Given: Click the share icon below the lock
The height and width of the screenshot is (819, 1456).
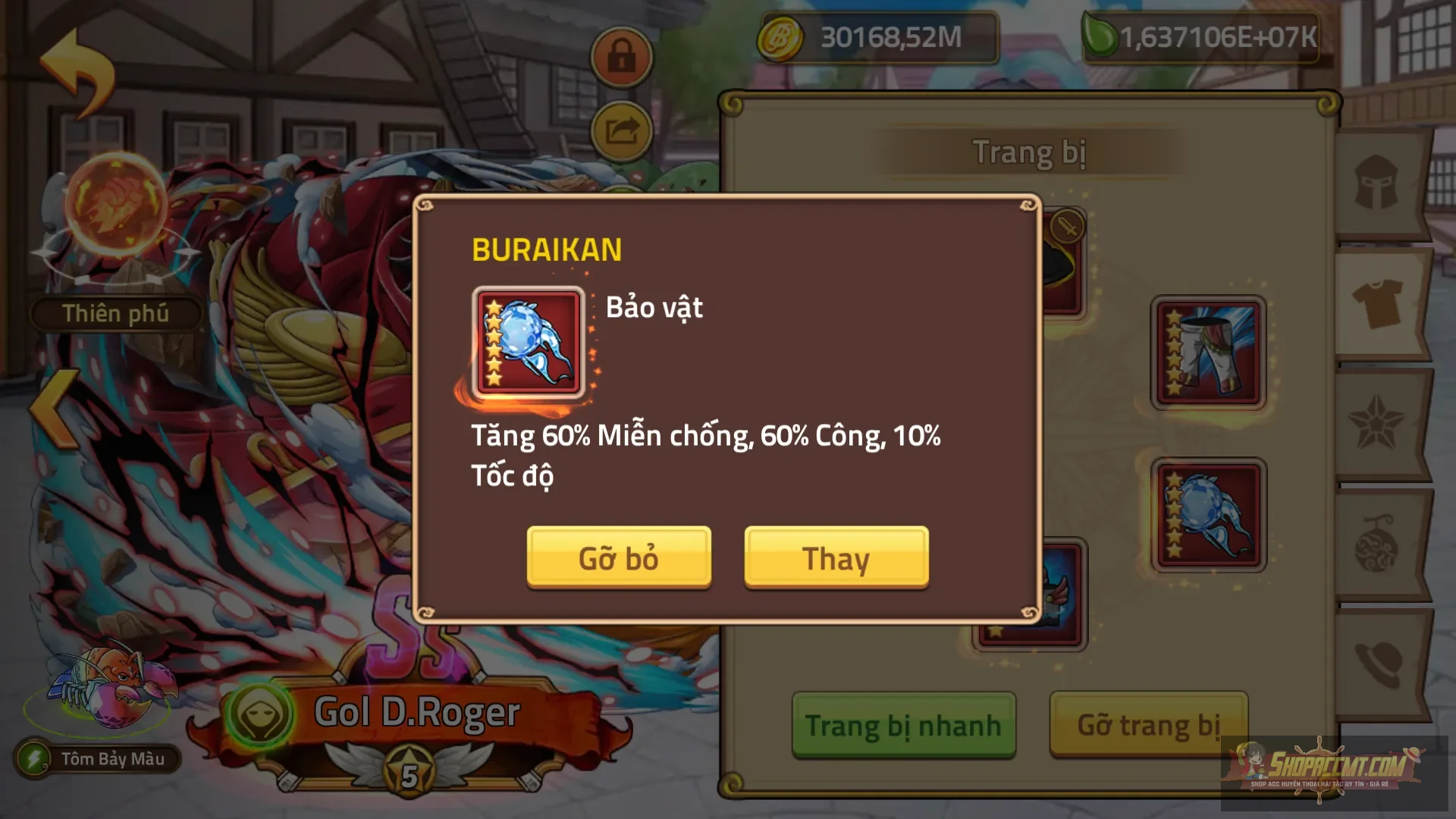Looking at the screenshot, I should point(620,129).
